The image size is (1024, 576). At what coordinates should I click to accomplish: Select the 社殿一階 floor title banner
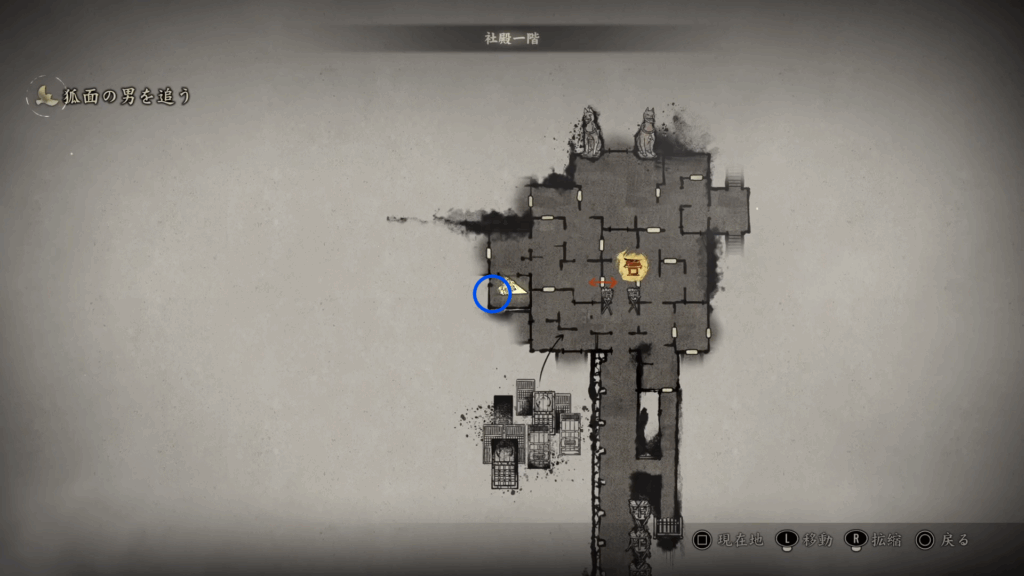click(x=512, y=39)
